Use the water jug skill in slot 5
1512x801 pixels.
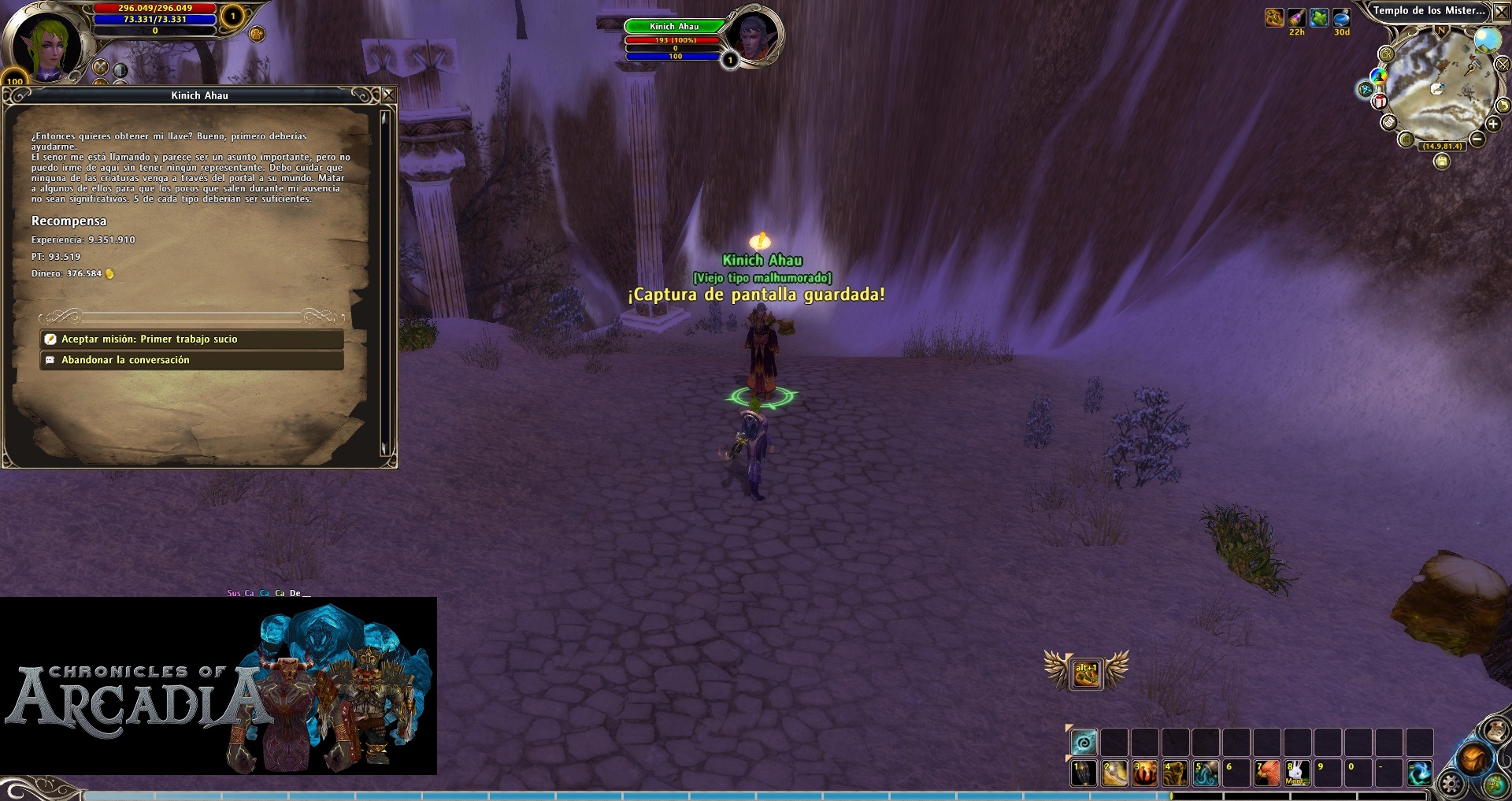pos(1205,773)
